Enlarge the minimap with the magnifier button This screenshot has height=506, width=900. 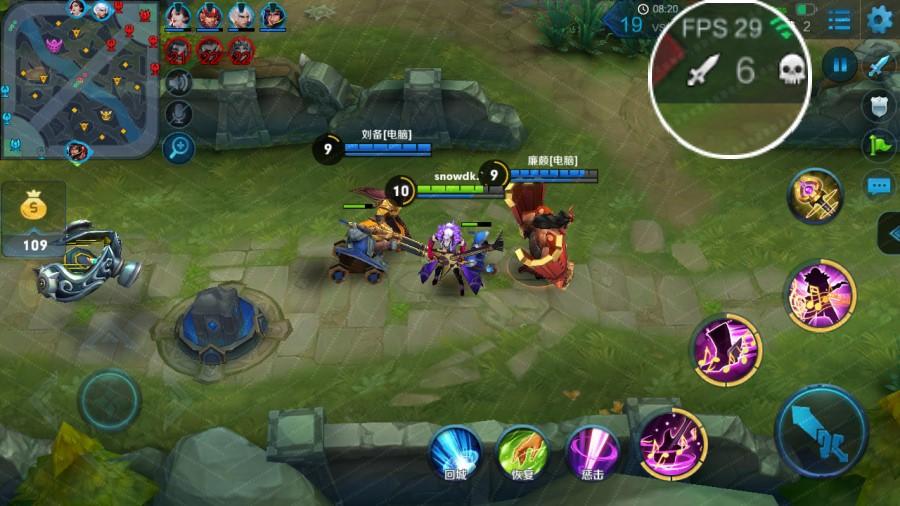pyautogui.click(x=179, y=148)
